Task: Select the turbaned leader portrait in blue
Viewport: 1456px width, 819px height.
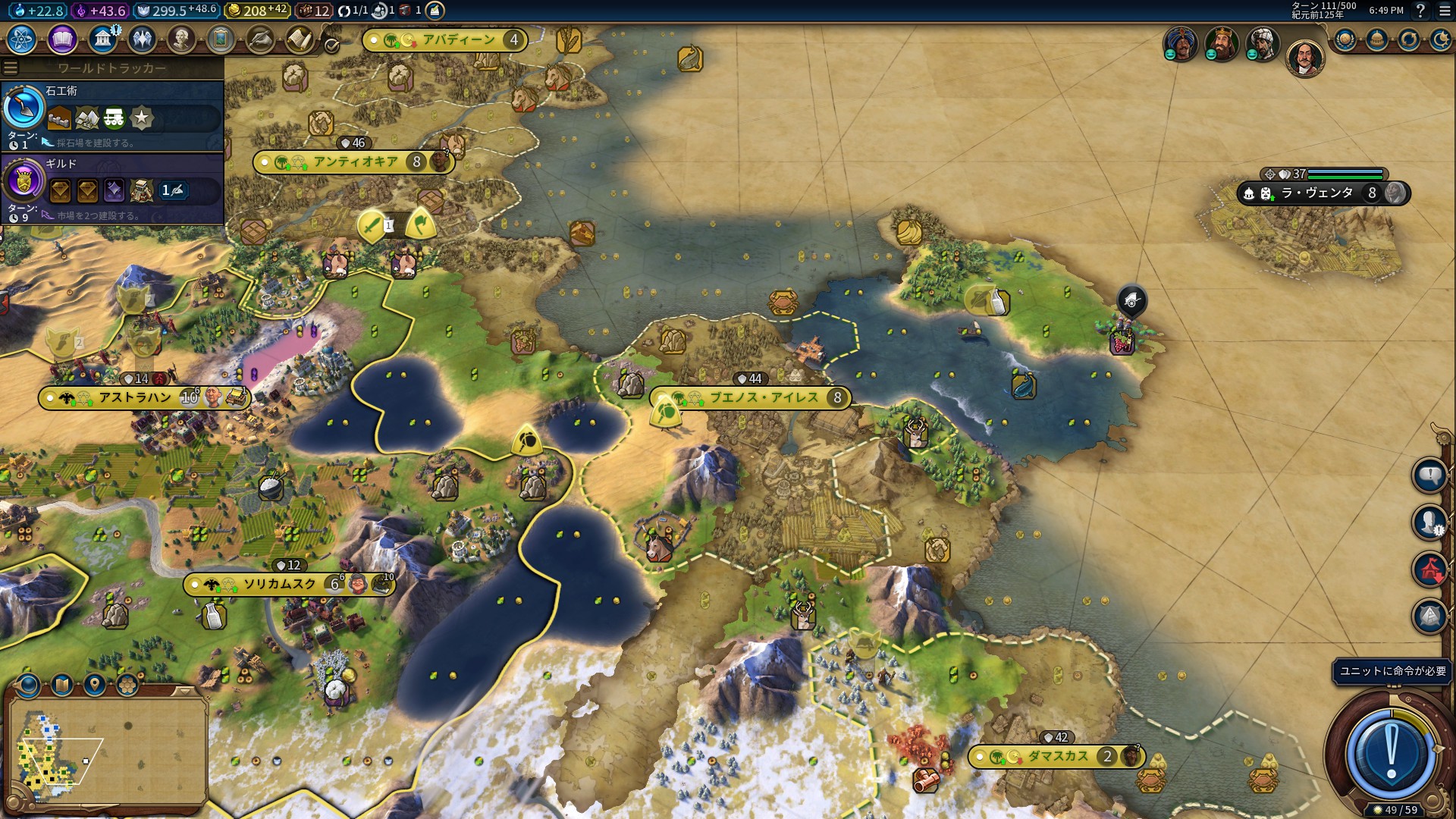Action: [x=1180, y=44]
